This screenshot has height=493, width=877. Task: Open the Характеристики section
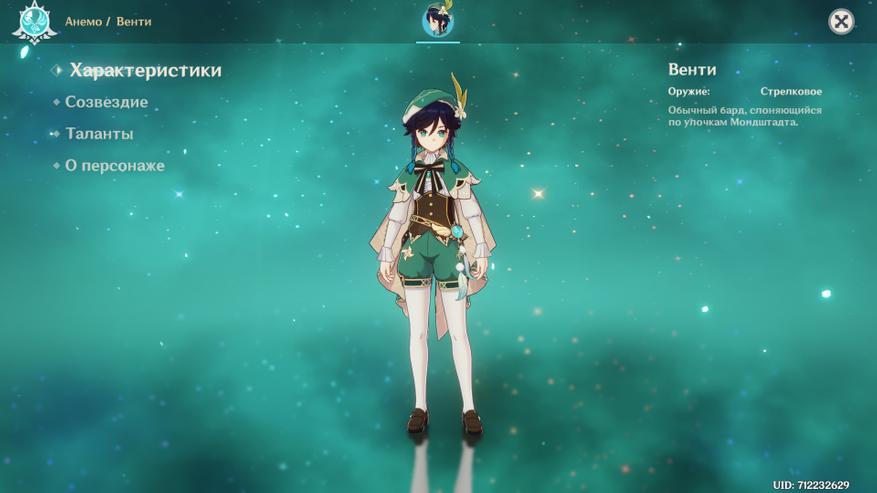[145, 70]
